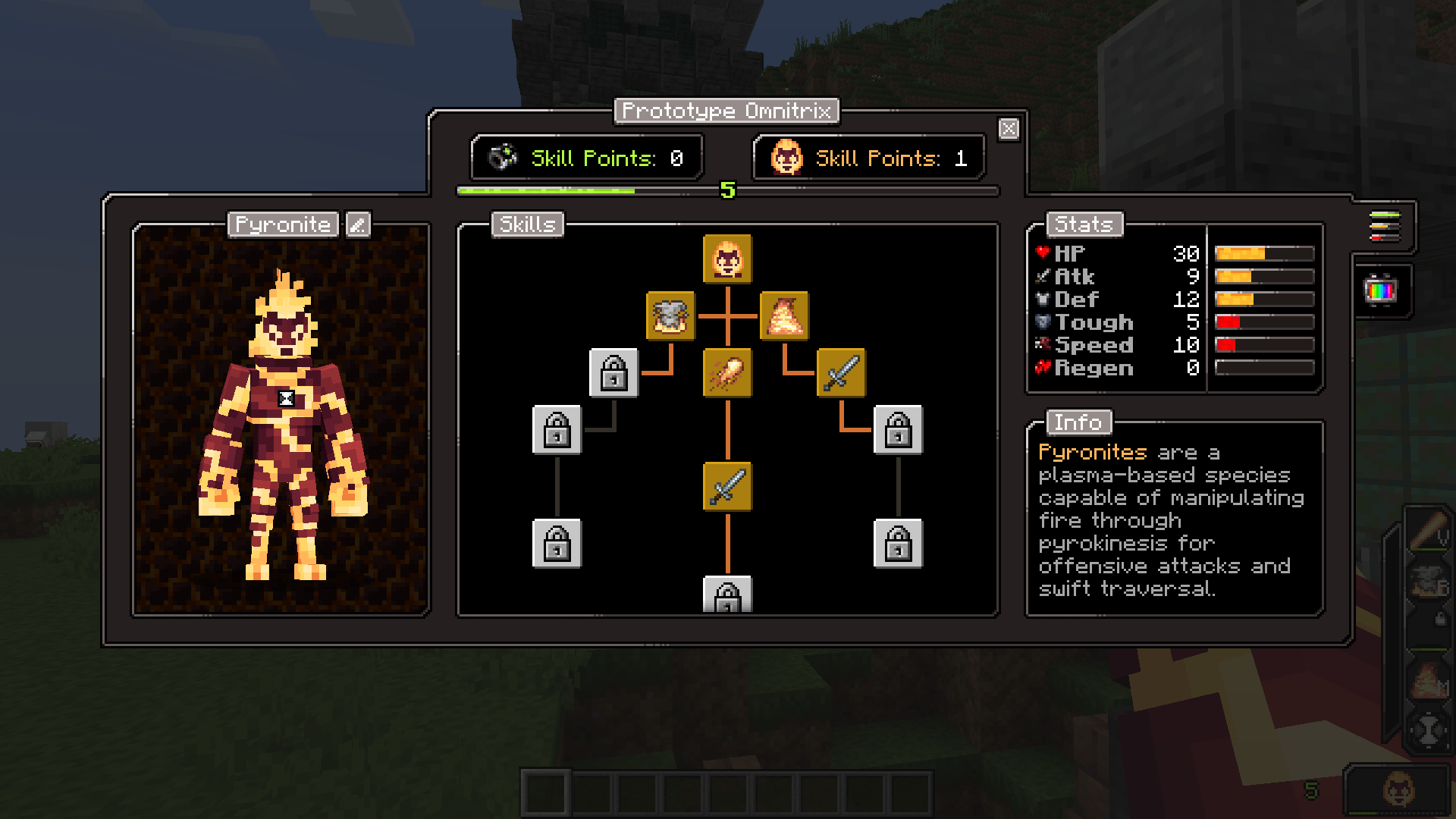Open the stat bars panel icon above the TV

(1385, 227)
